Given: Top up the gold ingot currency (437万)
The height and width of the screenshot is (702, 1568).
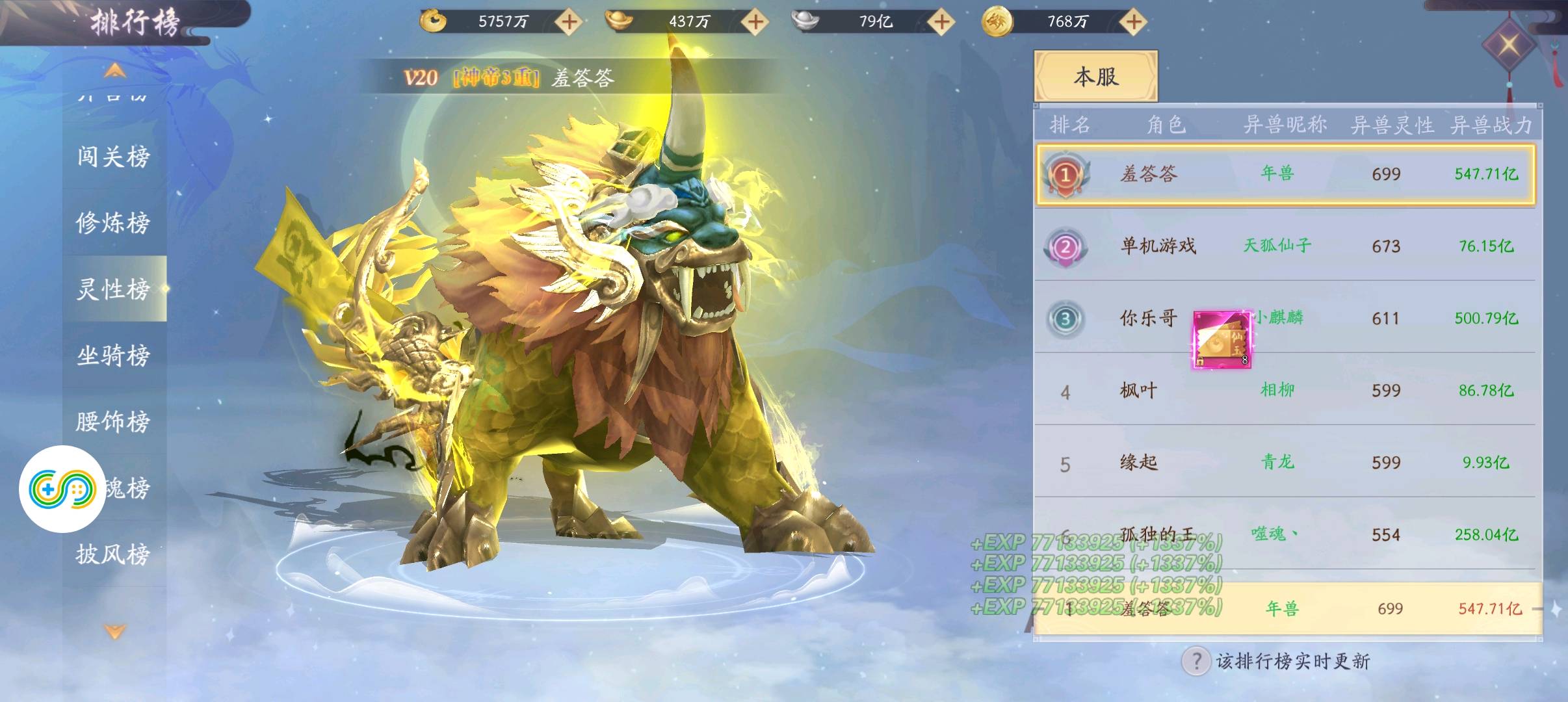Looking at the screenshot, I should [x=755, y=21].
